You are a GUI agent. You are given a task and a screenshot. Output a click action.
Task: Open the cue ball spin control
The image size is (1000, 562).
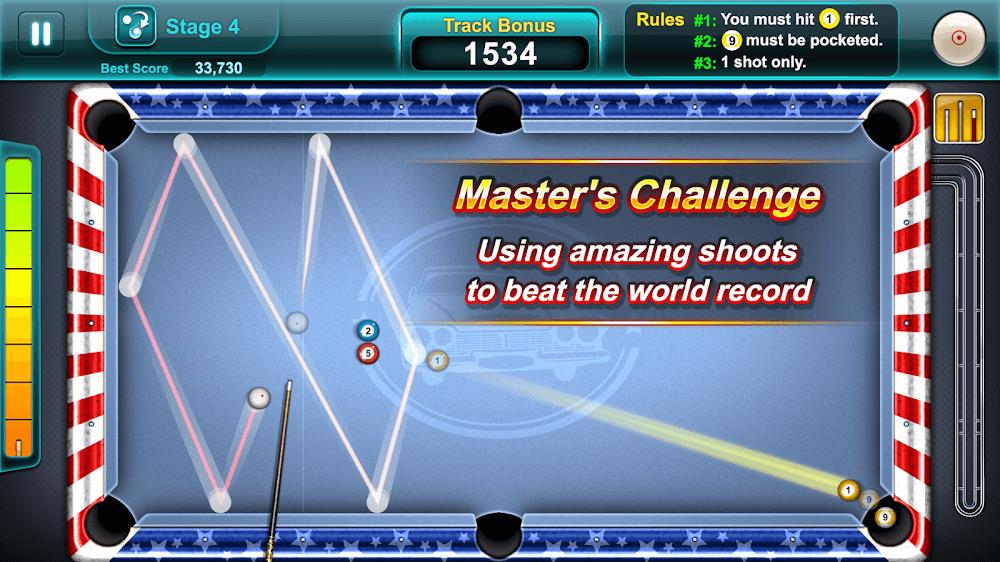[958, 38]
